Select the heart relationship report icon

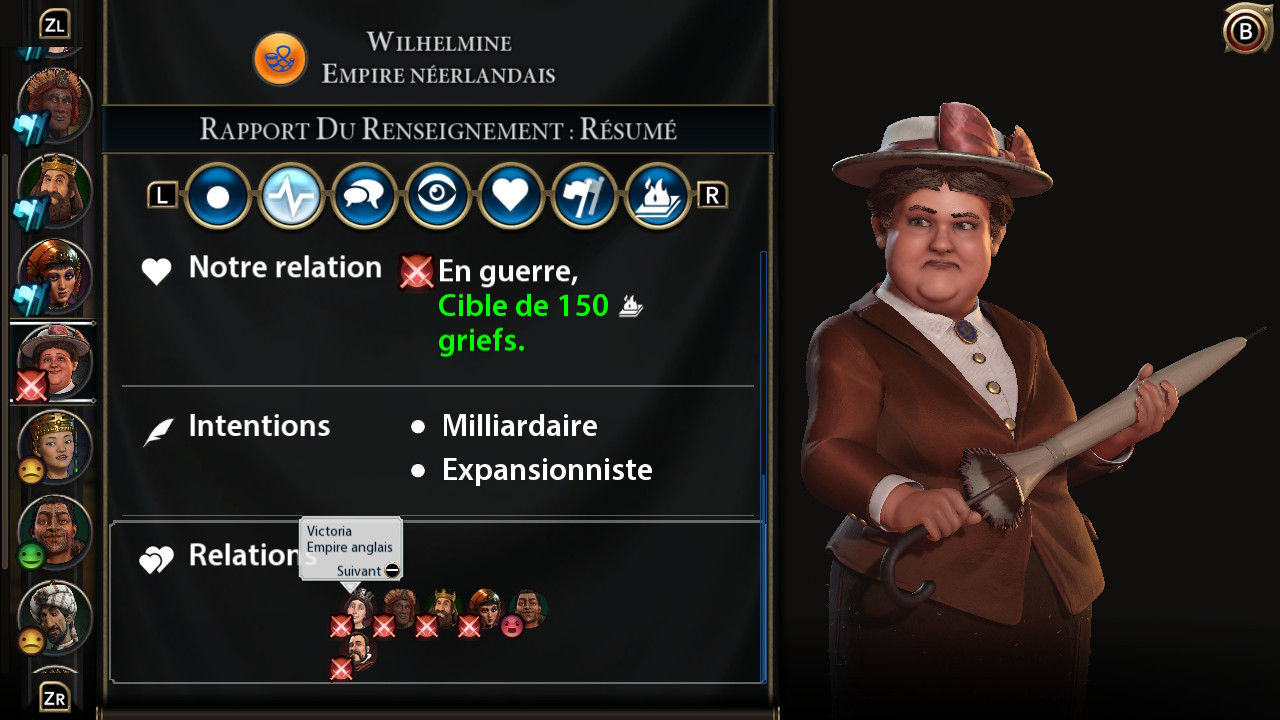[510, 196]
